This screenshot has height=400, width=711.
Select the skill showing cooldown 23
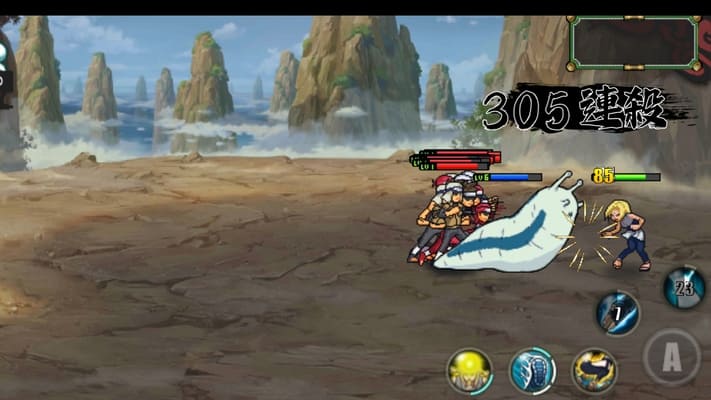click(x=684, y=288)
